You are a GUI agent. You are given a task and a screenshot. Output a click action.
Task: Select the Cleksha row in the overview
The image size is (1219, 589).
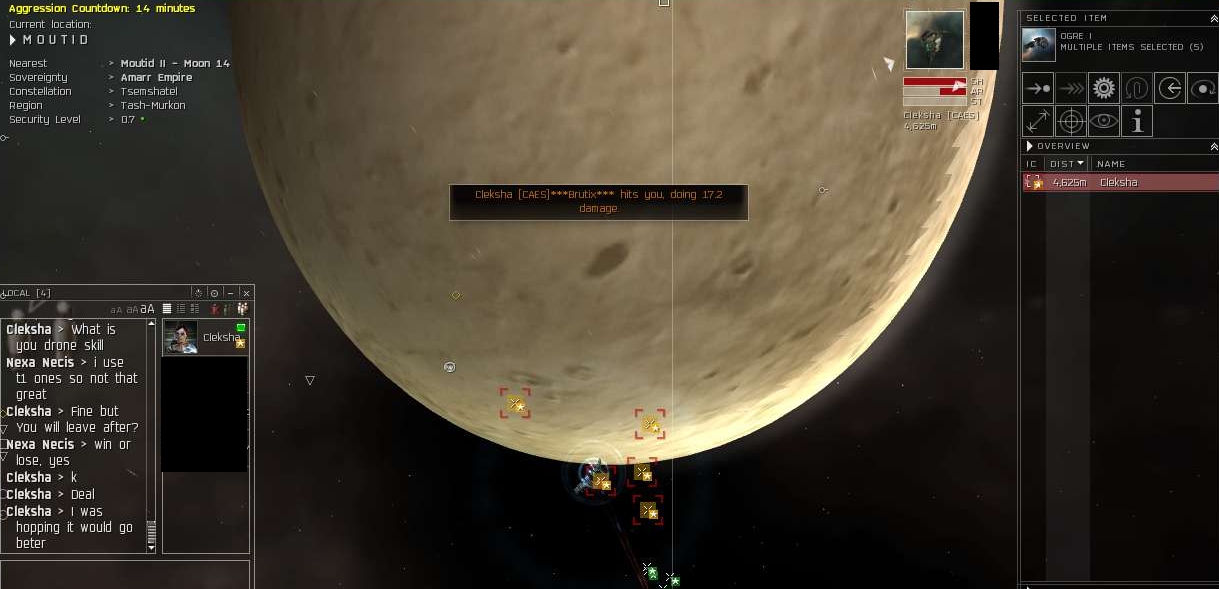1118,182
